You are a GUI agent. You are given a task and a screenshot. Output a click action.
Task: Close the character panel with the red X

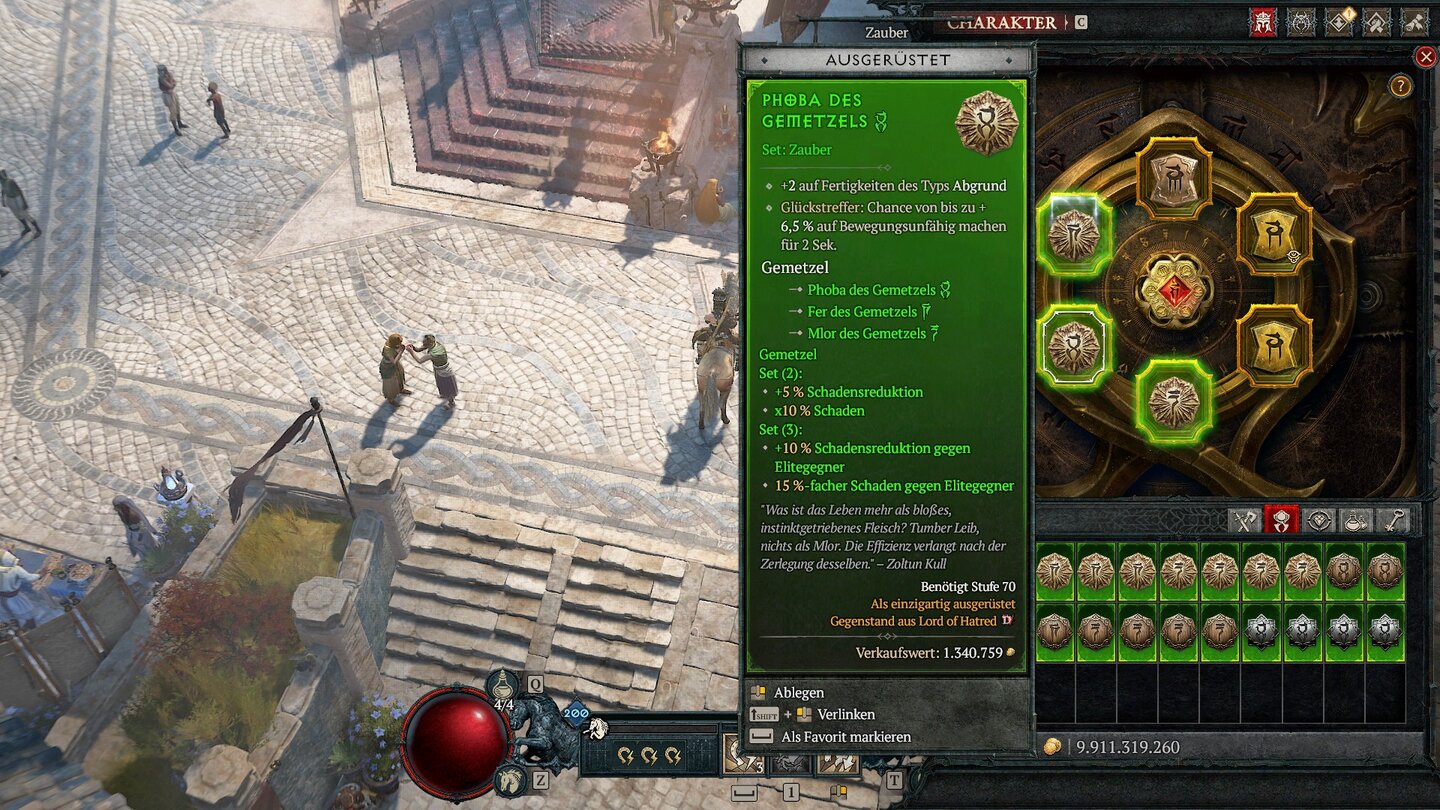pos(1425,57)
